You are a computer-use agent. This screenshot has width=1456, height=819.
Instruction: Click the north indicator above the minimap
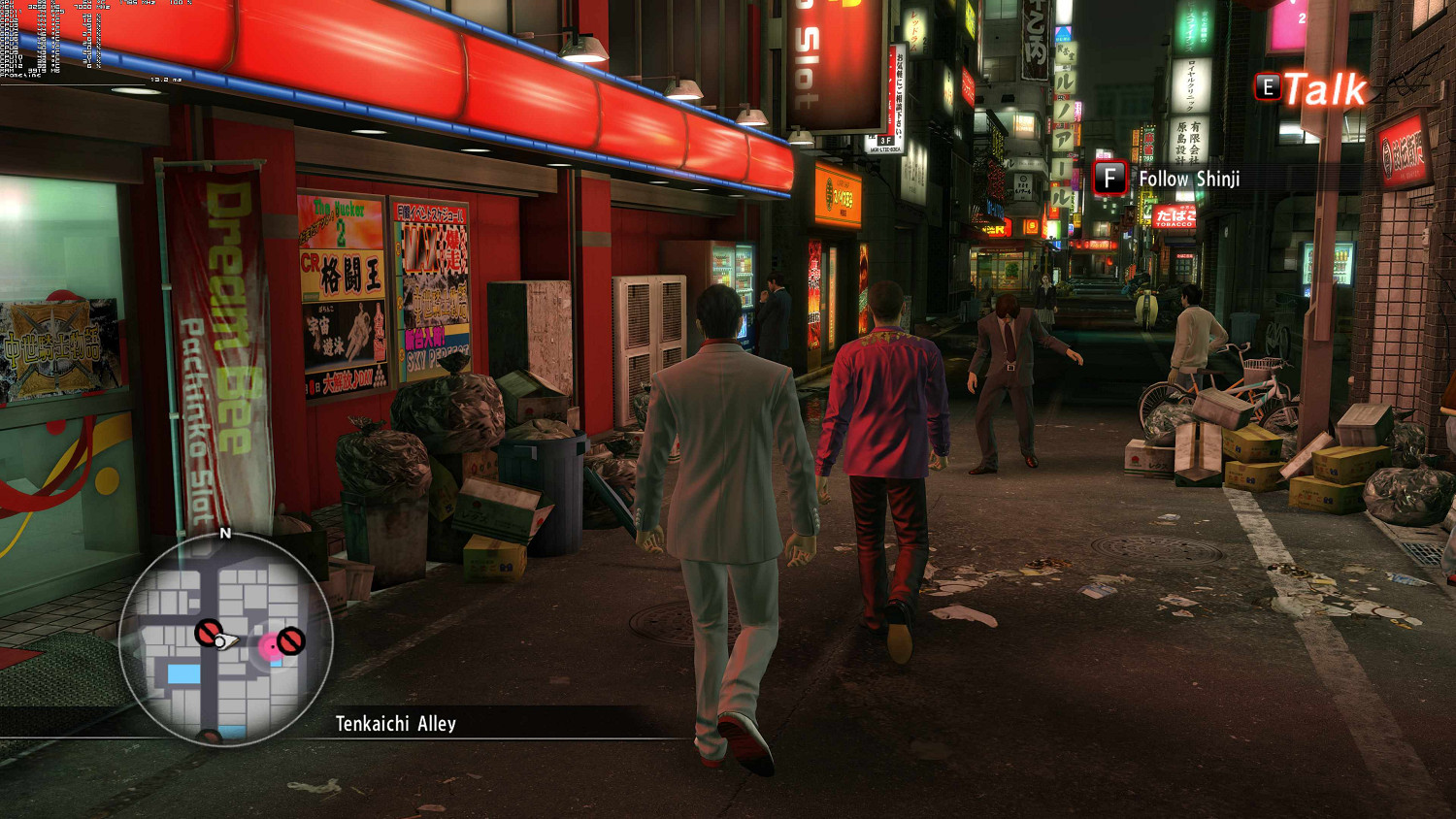[225, 533]
